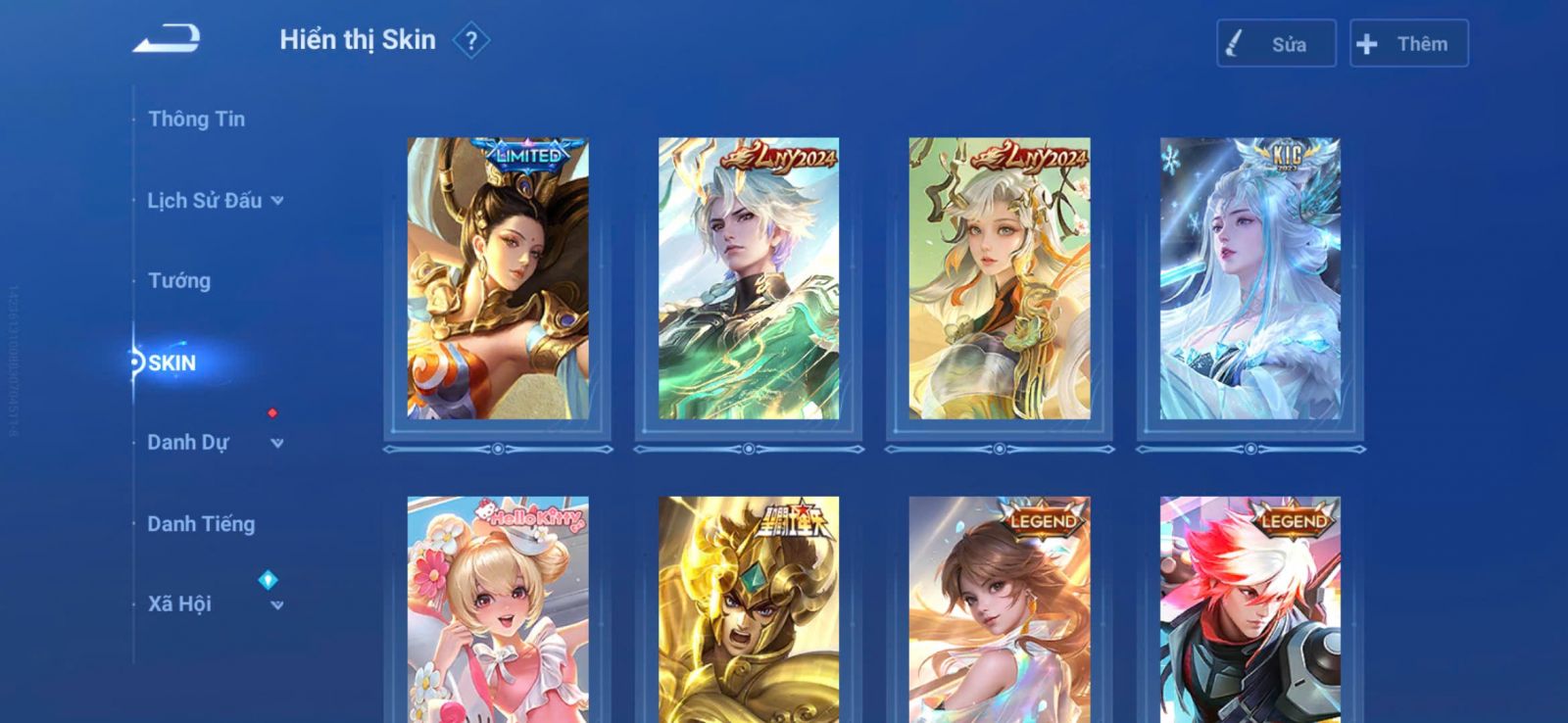Go back using the return arrow
1568x723 pixels.
(x=168, y=40)
